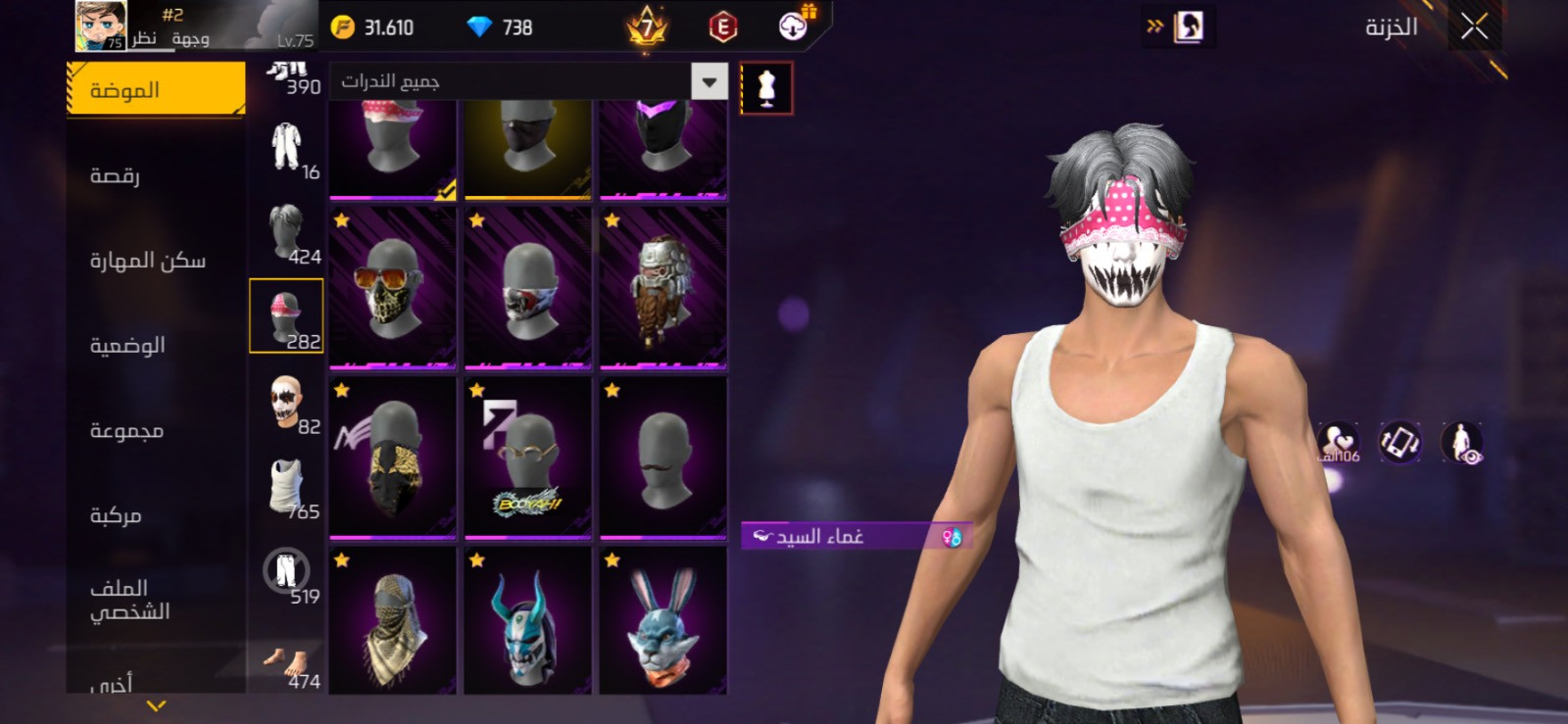Choose the white tank top category

[287, 488]
